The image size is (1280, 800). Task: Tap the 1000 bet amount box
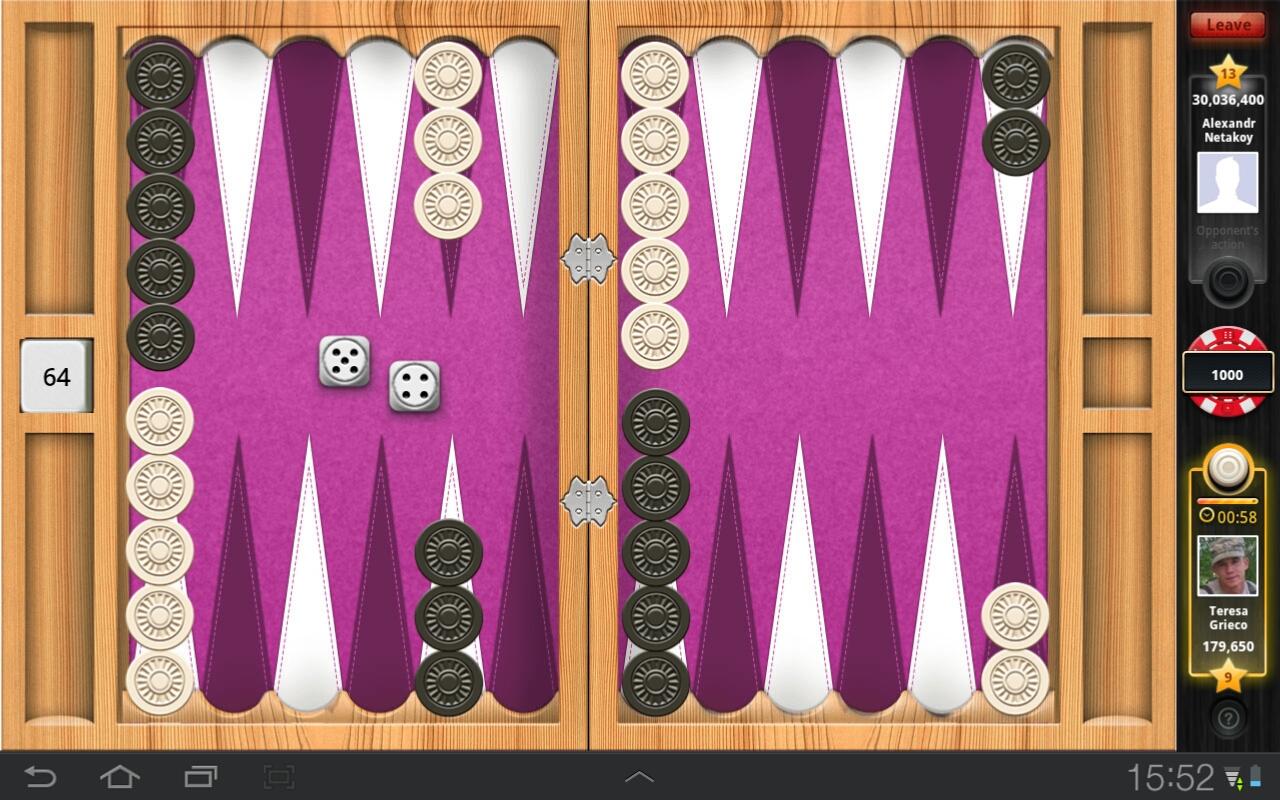point(1227,373)
